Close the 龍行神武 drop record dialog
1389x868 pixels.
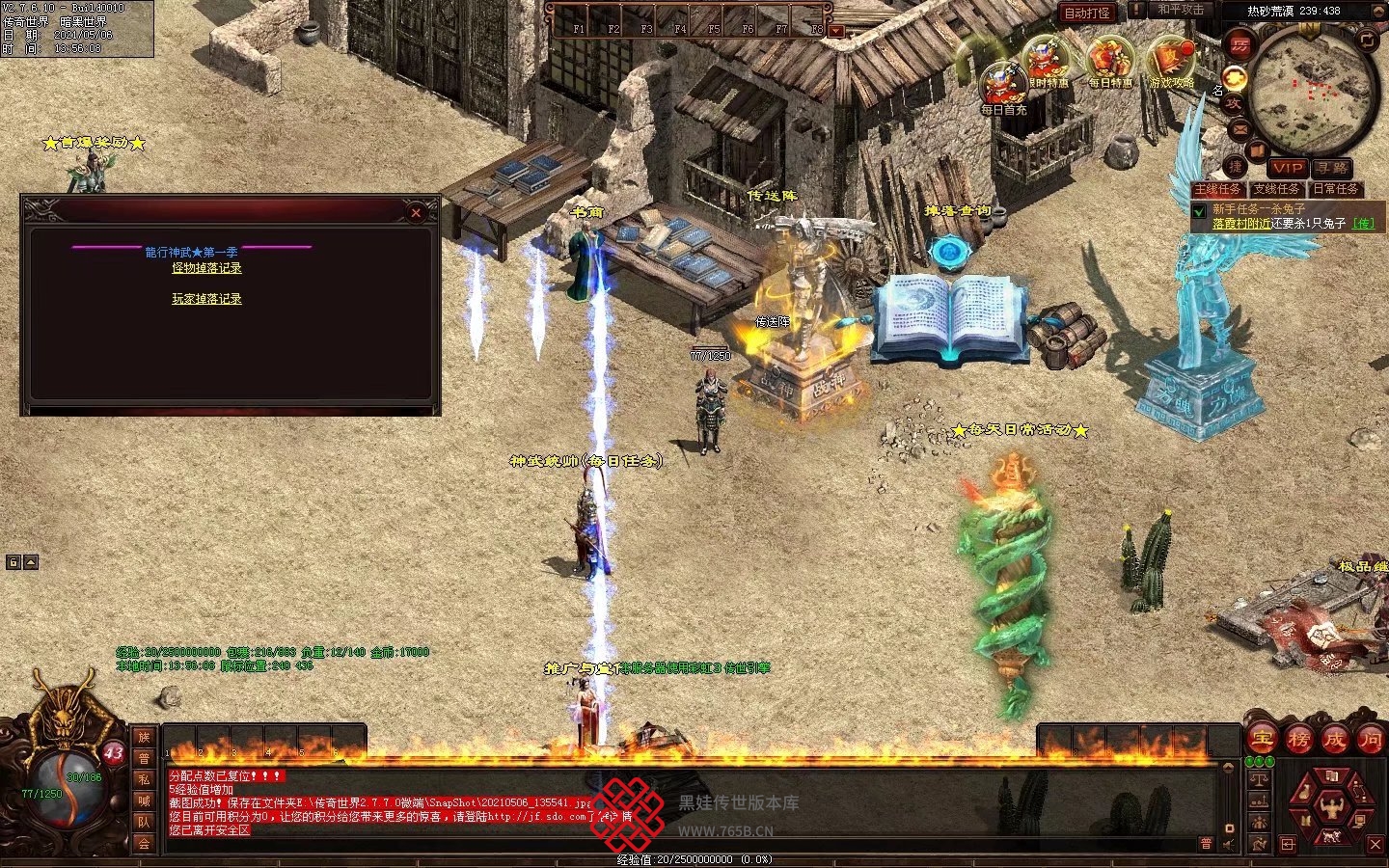tap(416, 213)
